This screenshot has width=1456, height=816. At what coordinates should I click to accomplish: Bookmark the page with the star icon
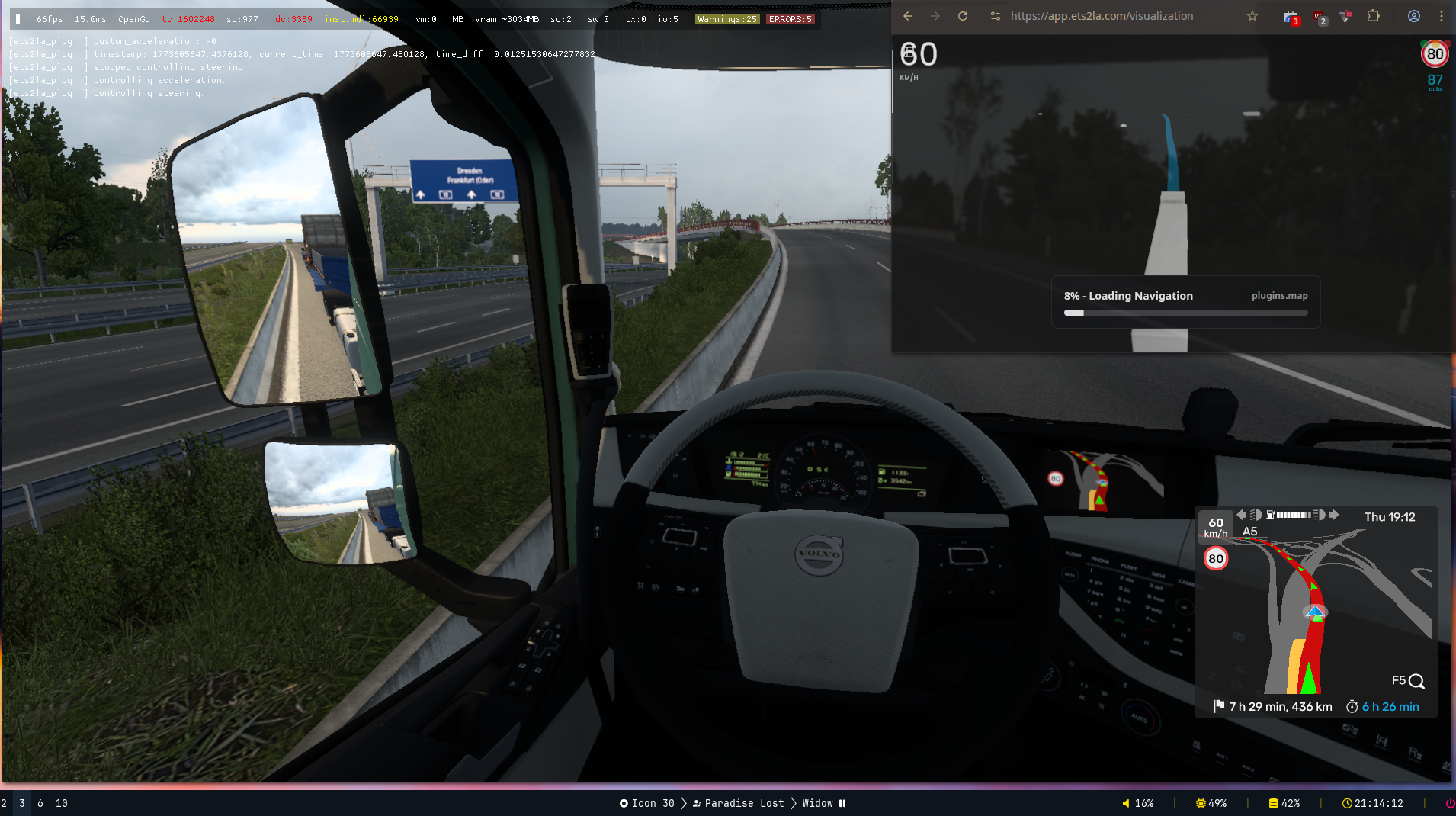pos(1252,16)
